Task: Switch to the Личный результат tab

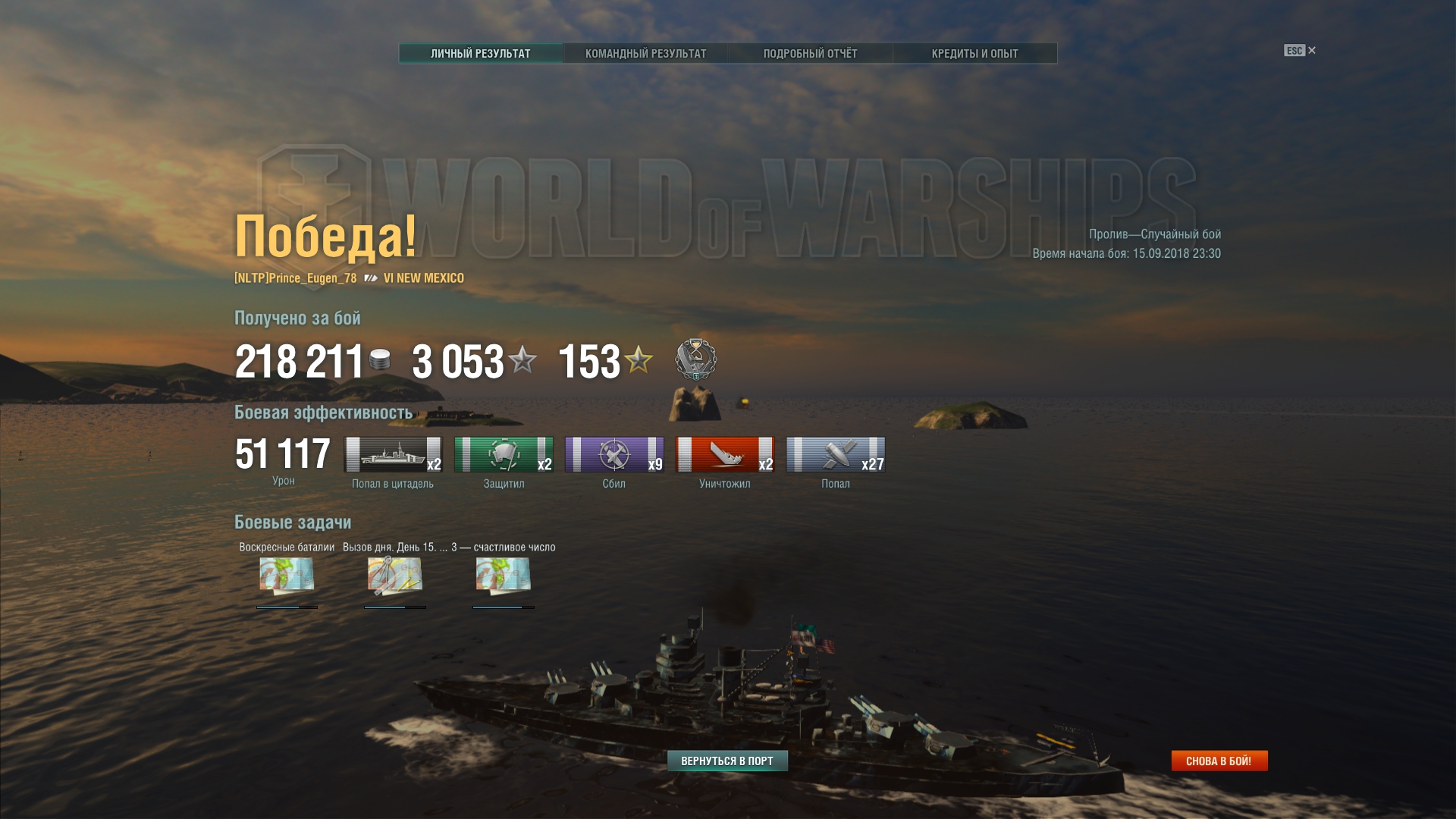Action: 481,53
